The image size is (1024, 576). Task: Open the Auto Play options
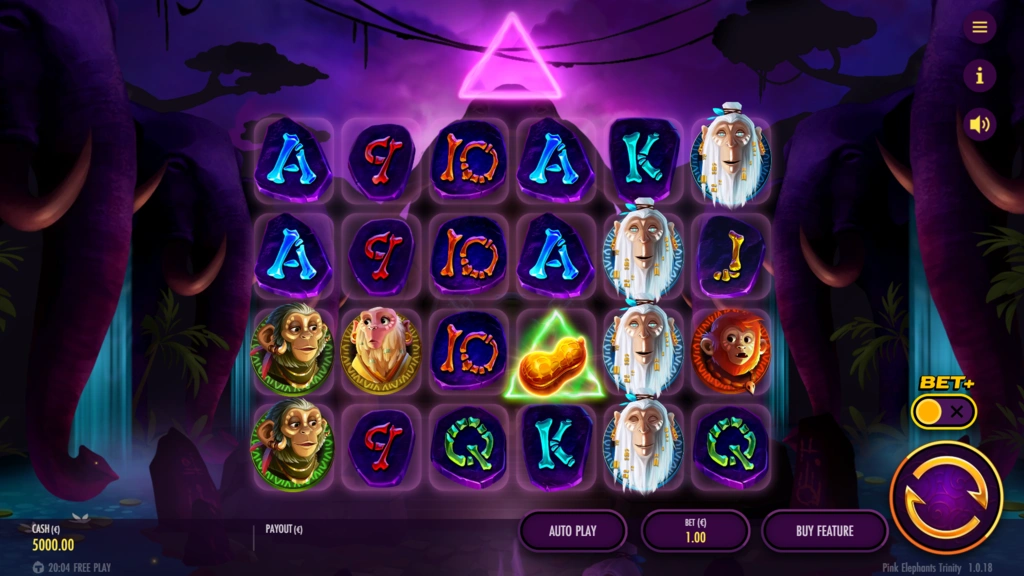tap(573, 530)
